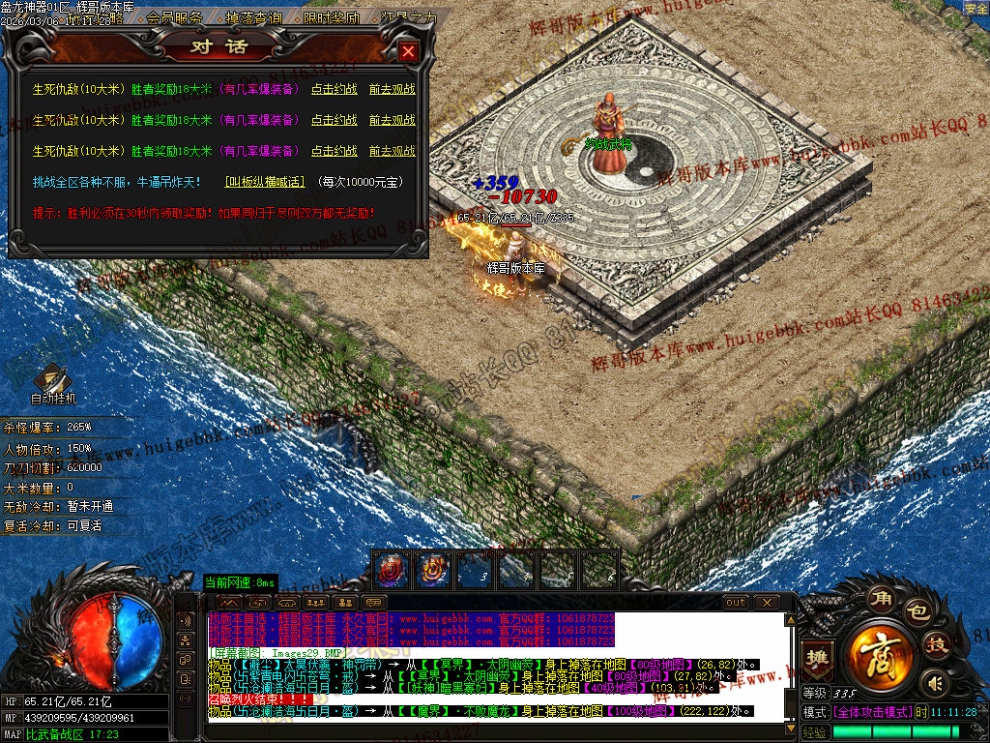Click the OUT button above the chat
Viewport: 990px width, 743px height.
click(x=735, y=603)
